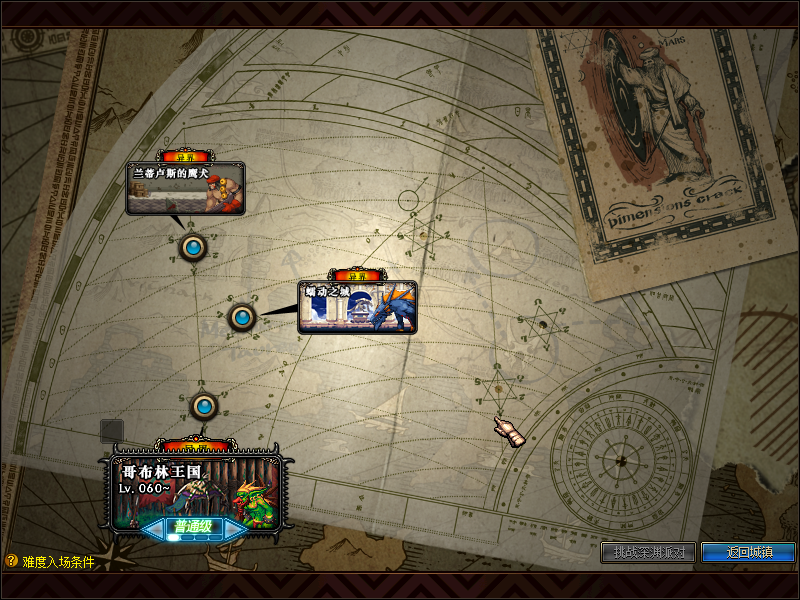Click the map node beside 蠕动之城
This screenshot has width=800, height=600.
(242, 317)
